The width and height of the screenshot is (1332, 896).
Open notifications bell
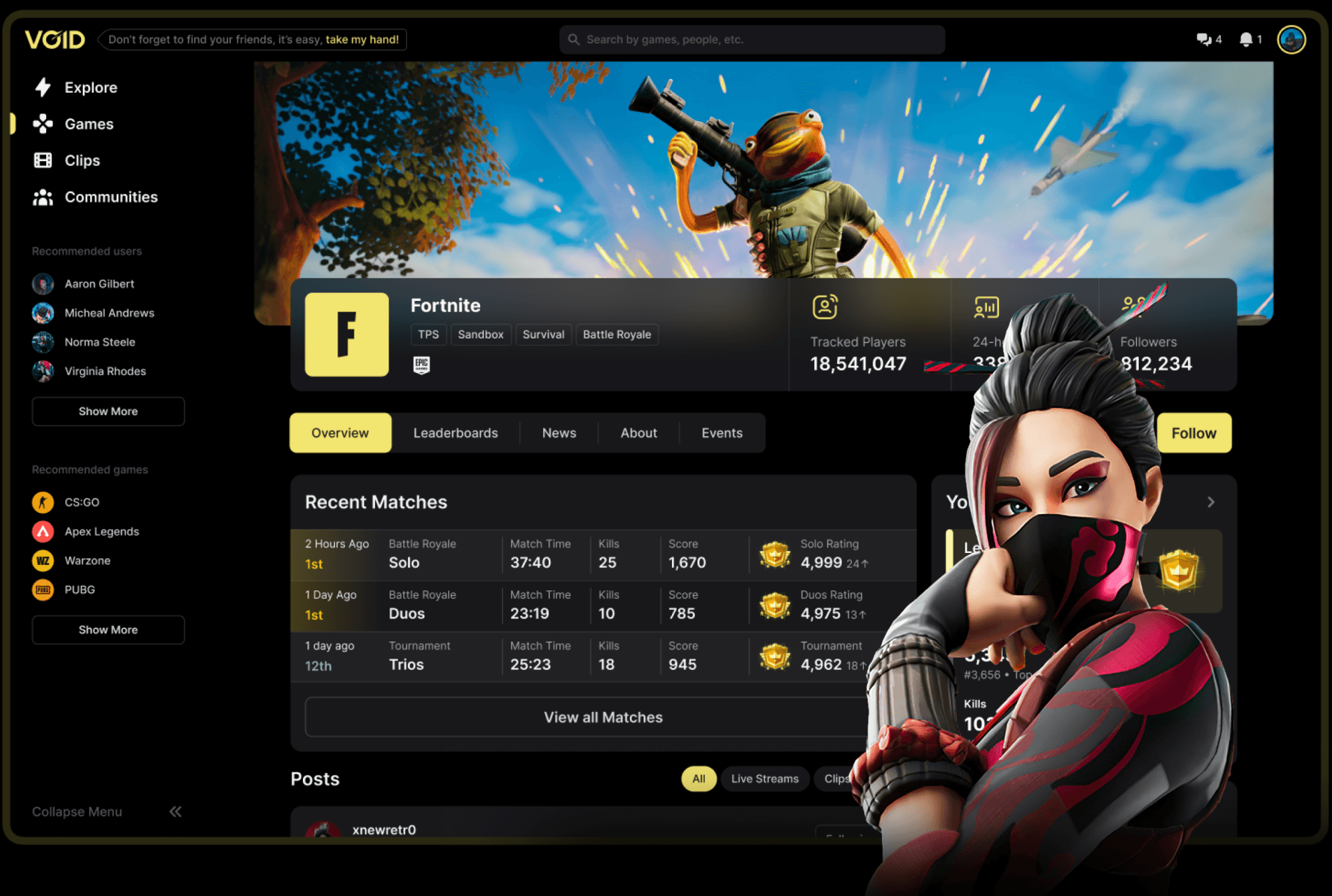coord(1245,39)
